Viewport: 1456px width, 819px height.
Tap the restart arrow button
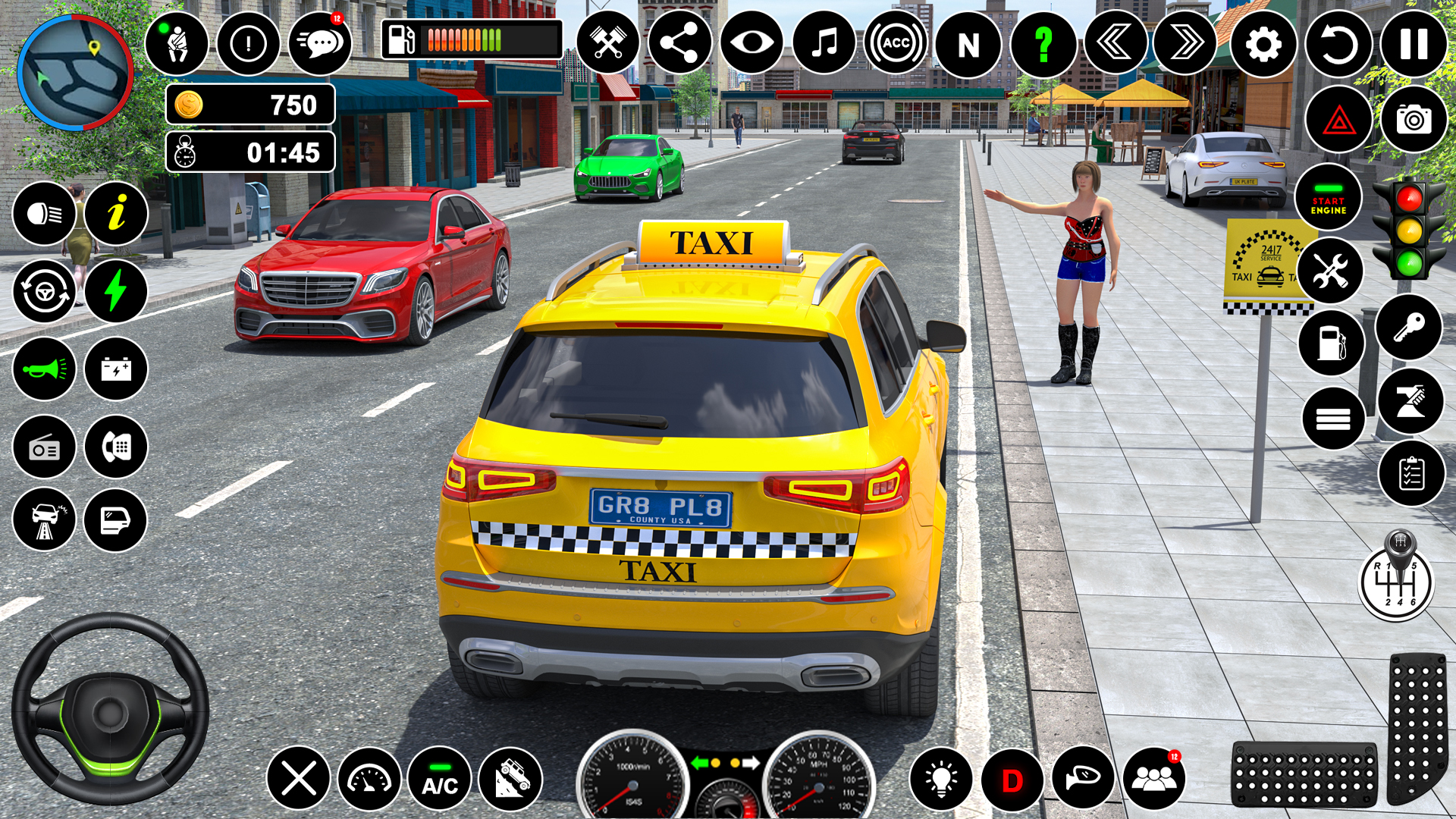coord(1338,45)
